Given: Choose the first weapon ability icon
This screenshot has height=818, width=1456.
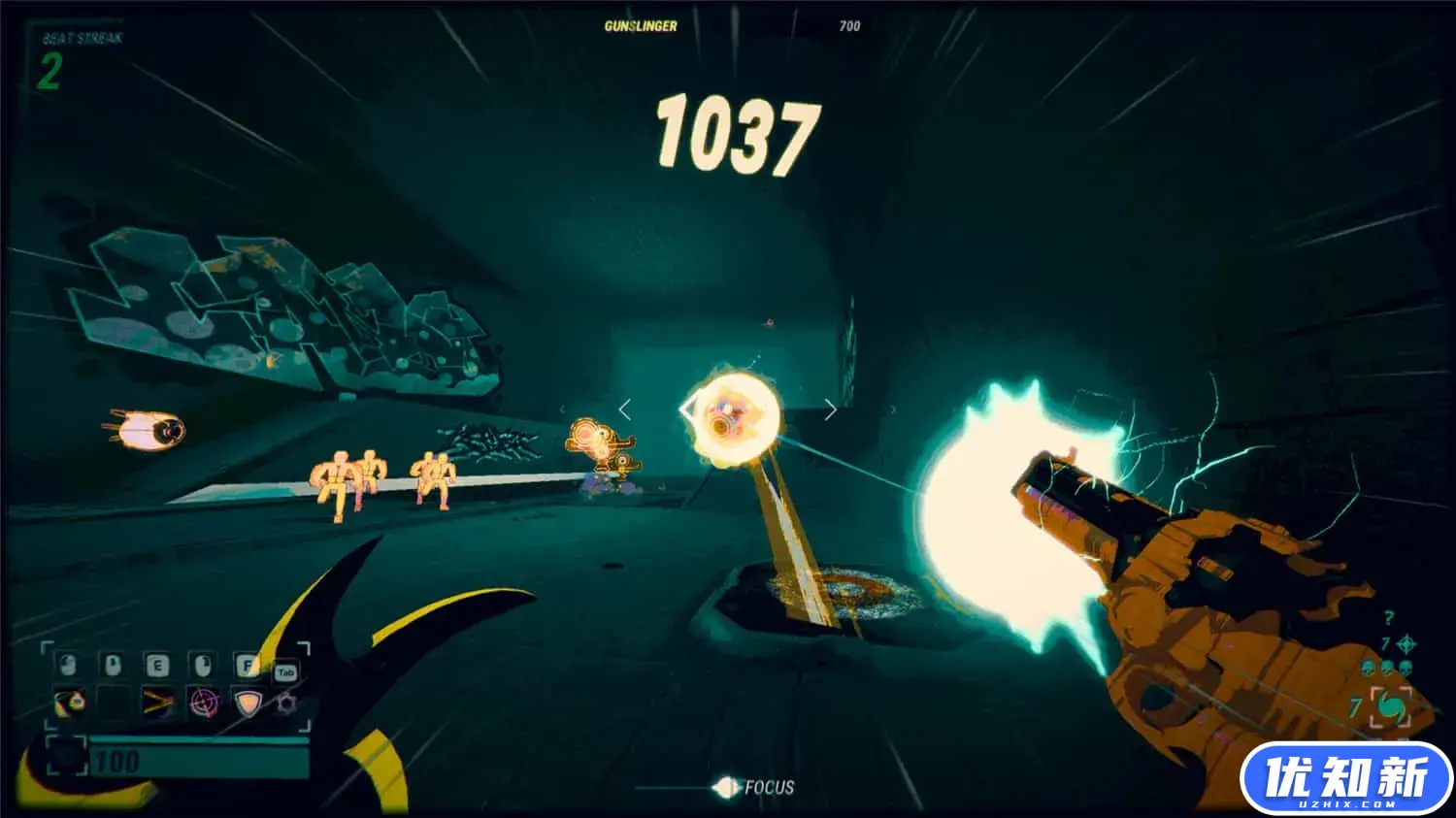Looking at the screenshot, I should tap(69, 701).
